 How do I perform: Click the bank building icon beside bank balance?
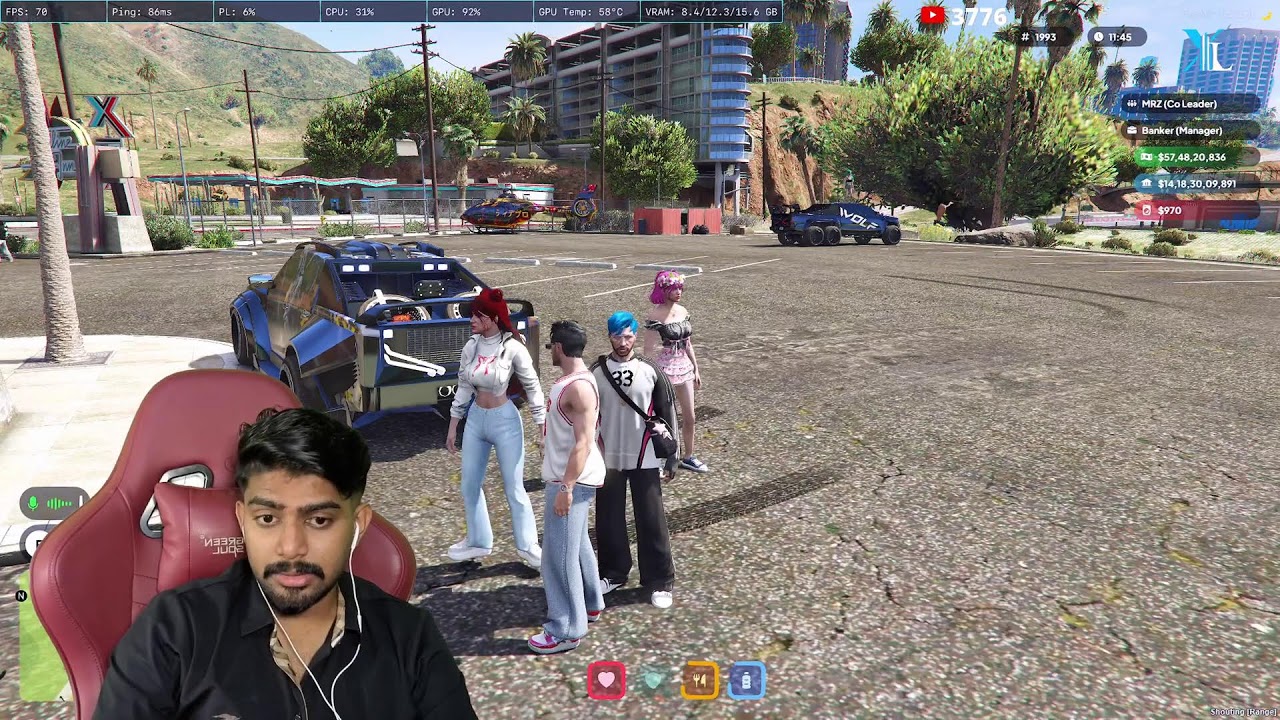click(1147, 184)
